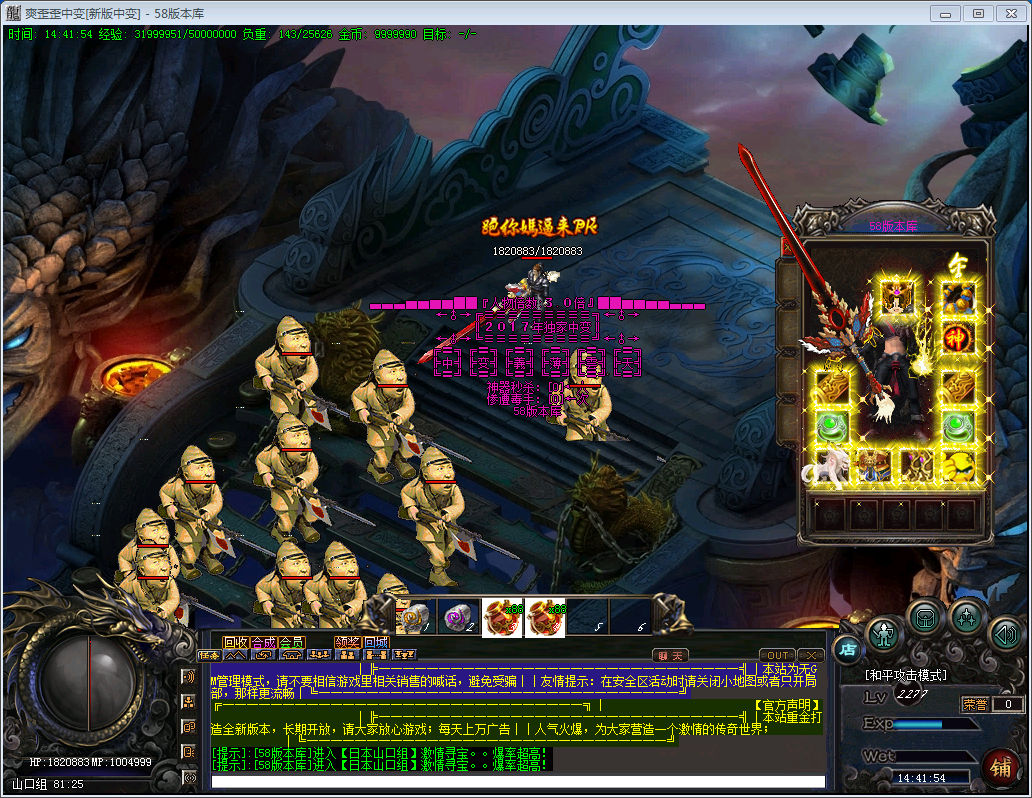Image resolution: width=1032 pixels, height=798 pixels.
Task: Claim rewards with the 领奖 button
Action: (x=347, y=642)
